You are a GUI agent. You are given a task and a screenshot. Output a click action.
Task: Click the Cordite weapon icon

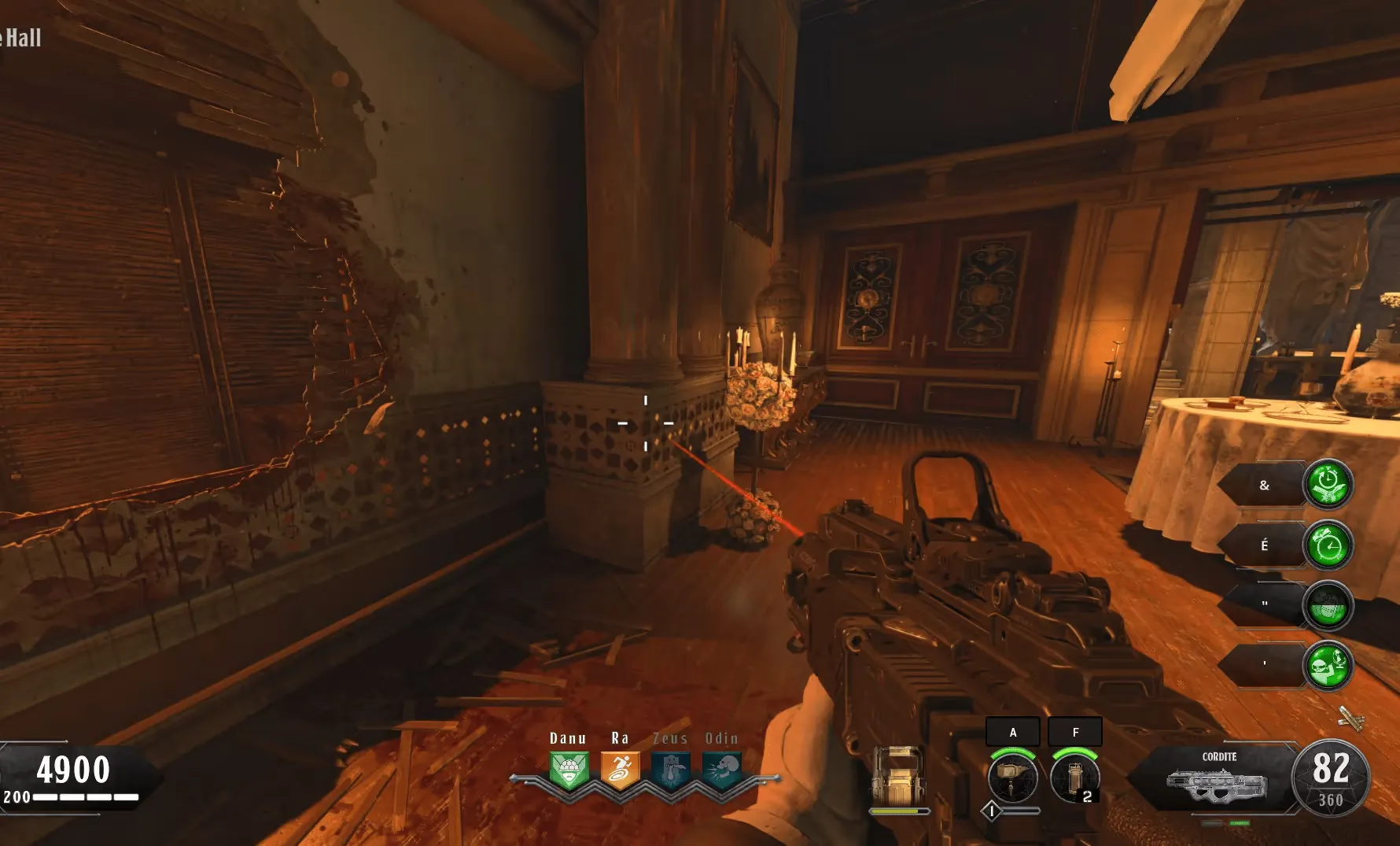coord(1216,785)
